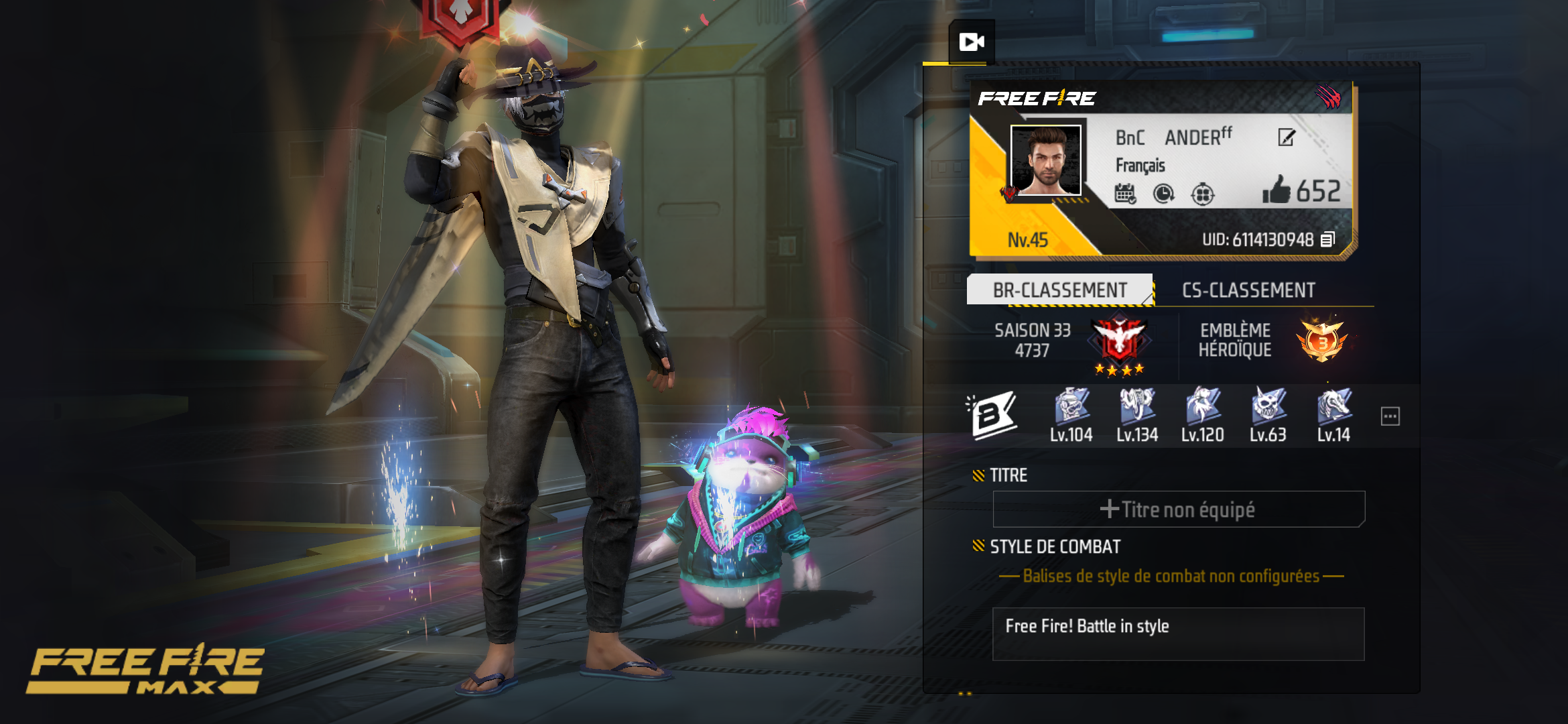
Task: Add a title via Titre non équipé
Action: [x=1178, y=509]
